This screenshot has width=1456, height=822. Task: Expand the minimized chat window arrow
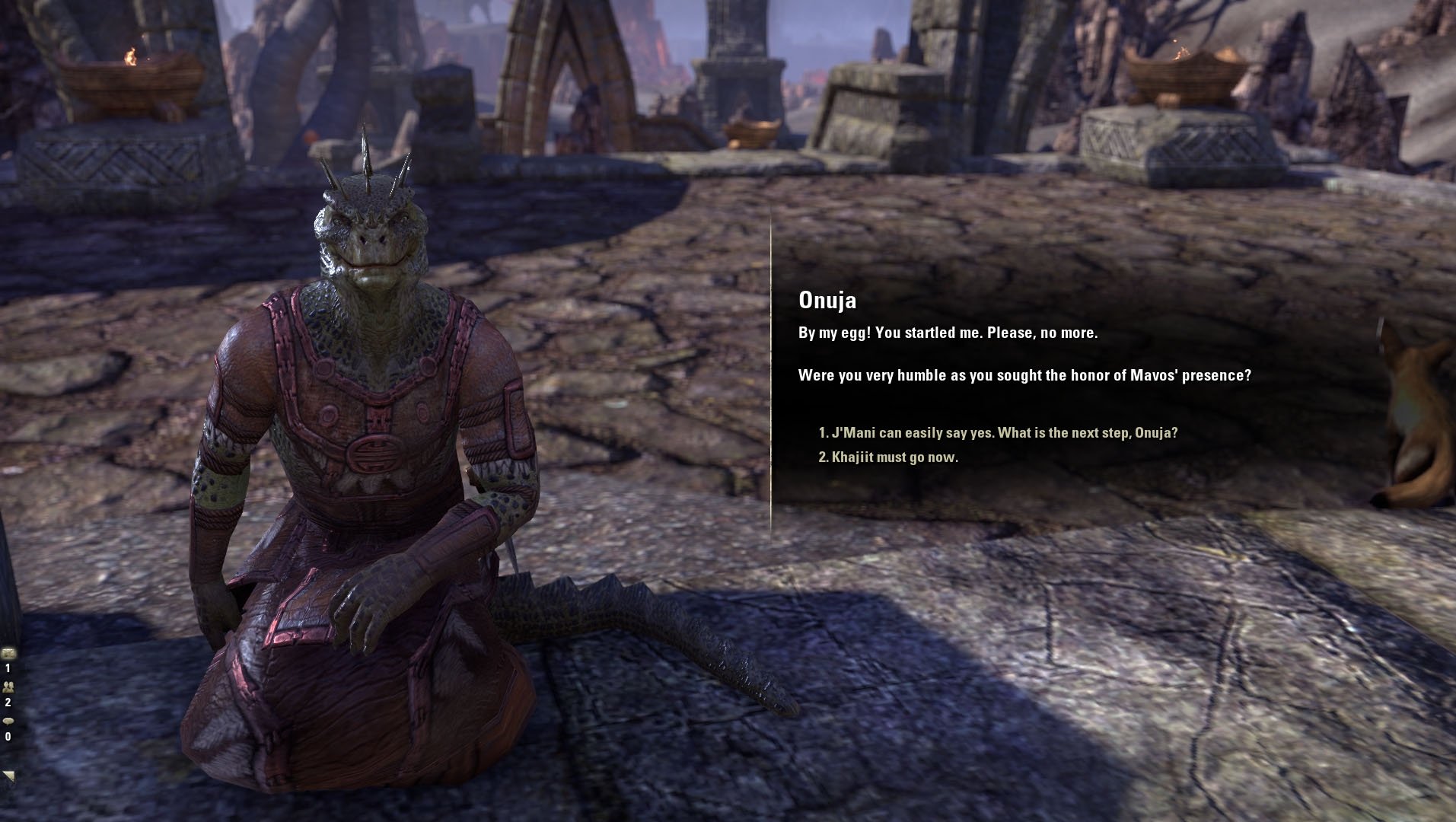tap(8, 776)
